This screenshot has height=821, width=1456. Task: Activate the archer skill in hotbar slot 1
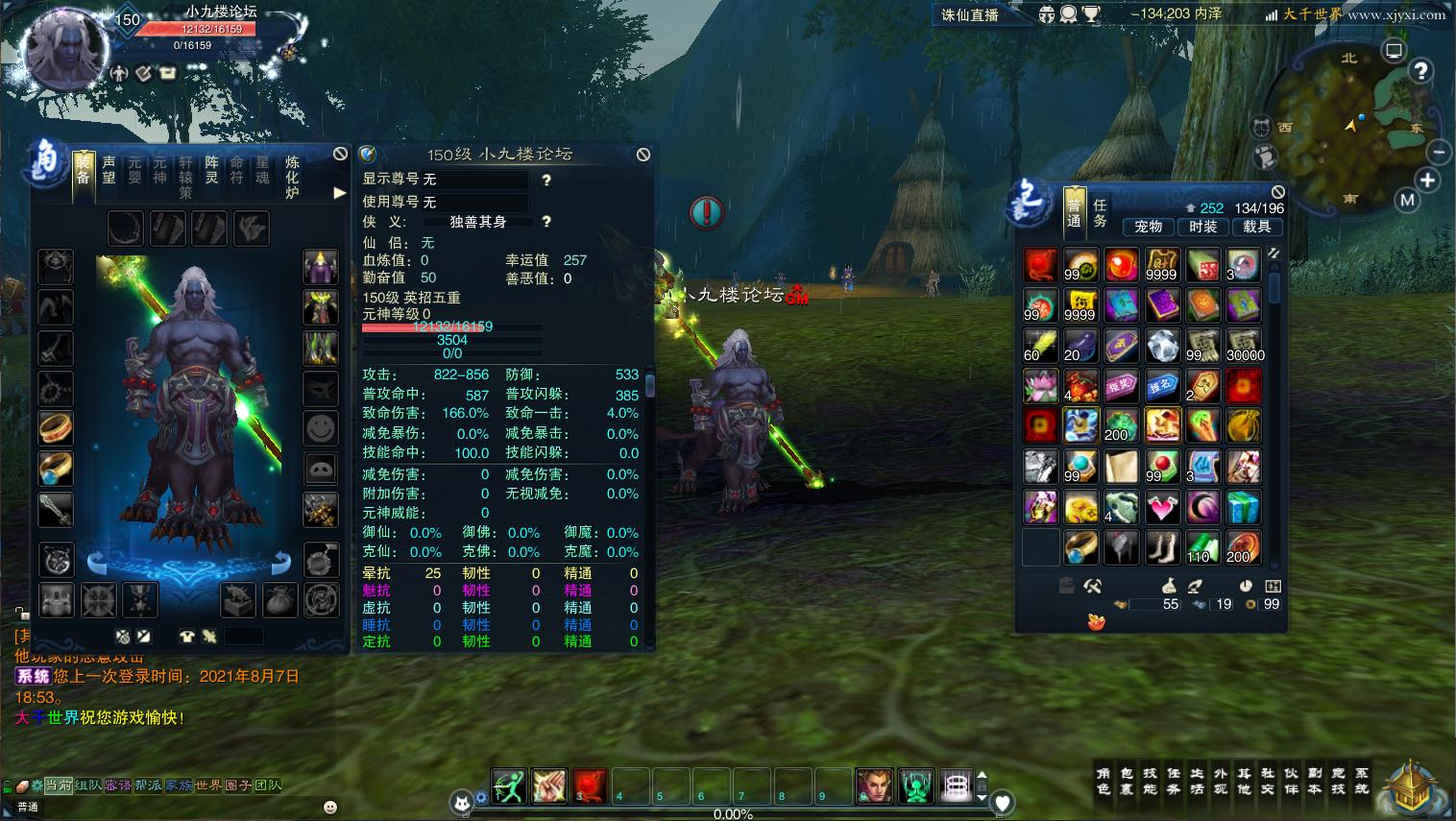[x=509, y=786]
